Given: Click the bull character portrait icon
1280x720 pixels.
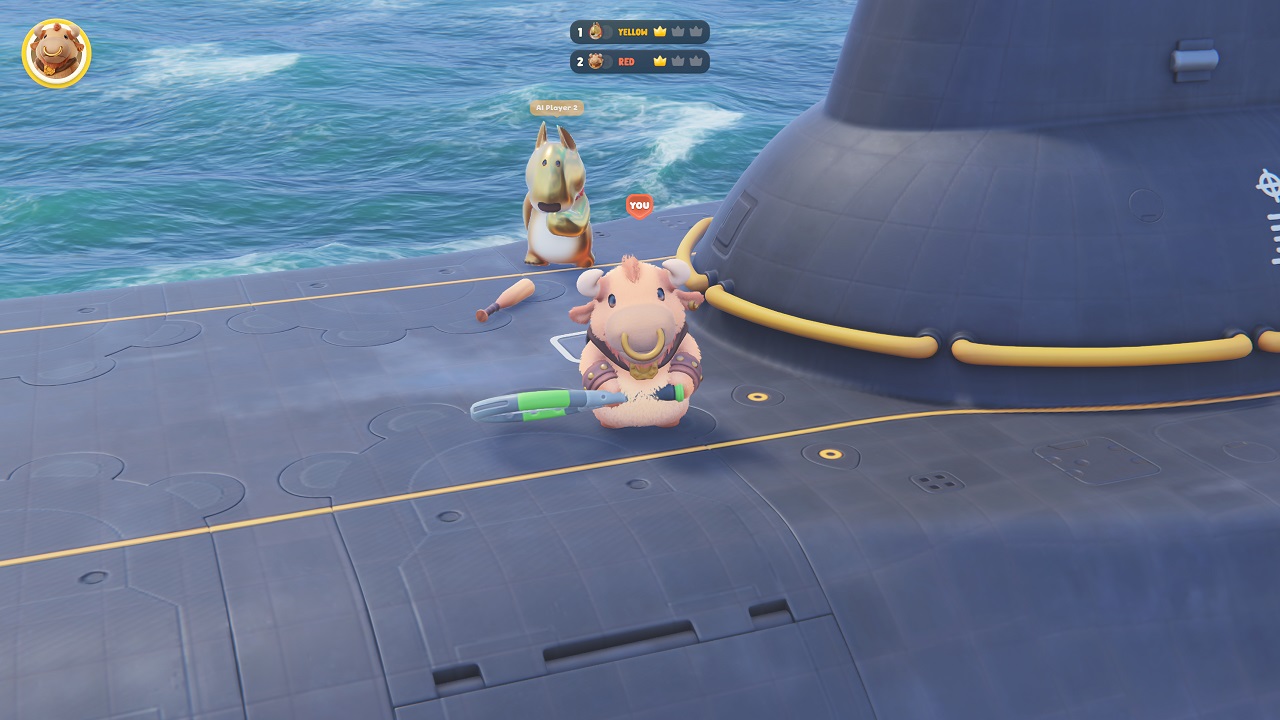Looking at the screenshot, I should 56,53.
